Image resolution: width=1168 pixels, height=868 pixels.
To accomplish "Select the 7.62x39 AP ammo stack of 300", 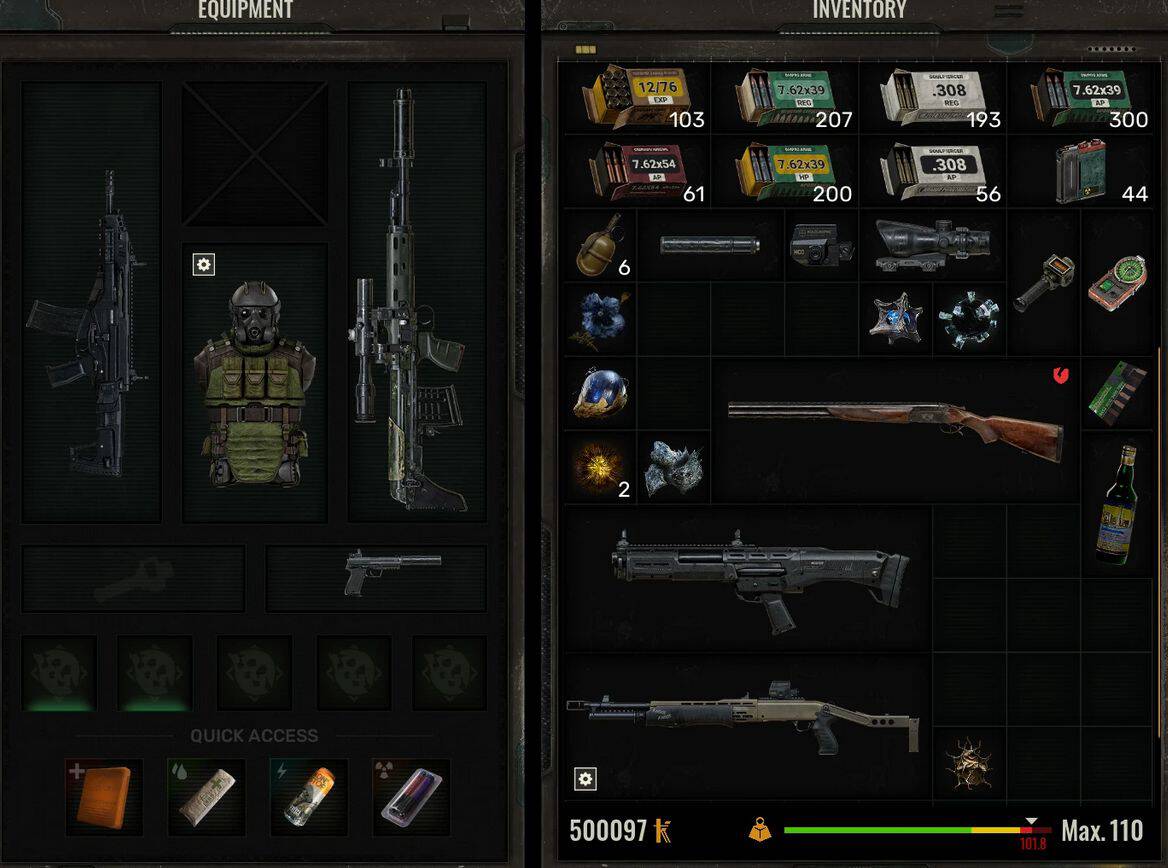I will [x=1080, y=98].
